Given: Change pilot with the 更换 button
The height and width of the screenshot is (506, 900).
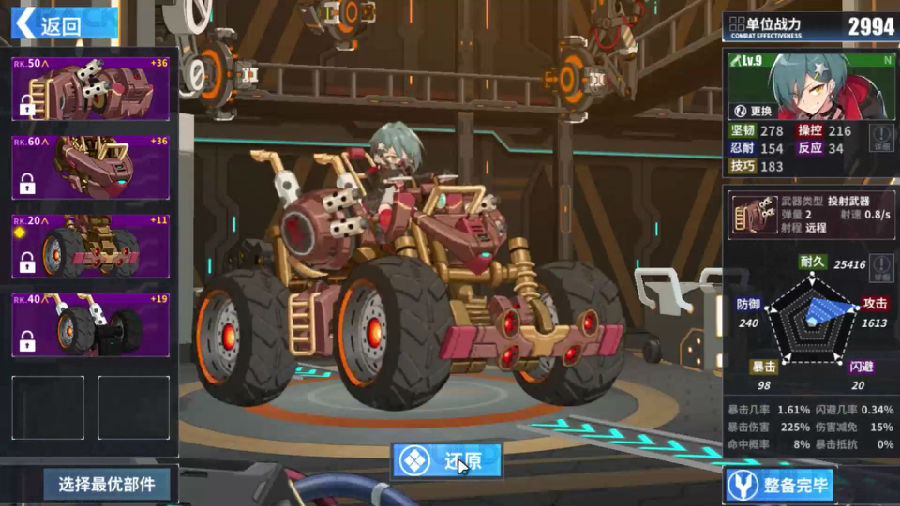Looking at the screenshot, I should coord(755,111).
